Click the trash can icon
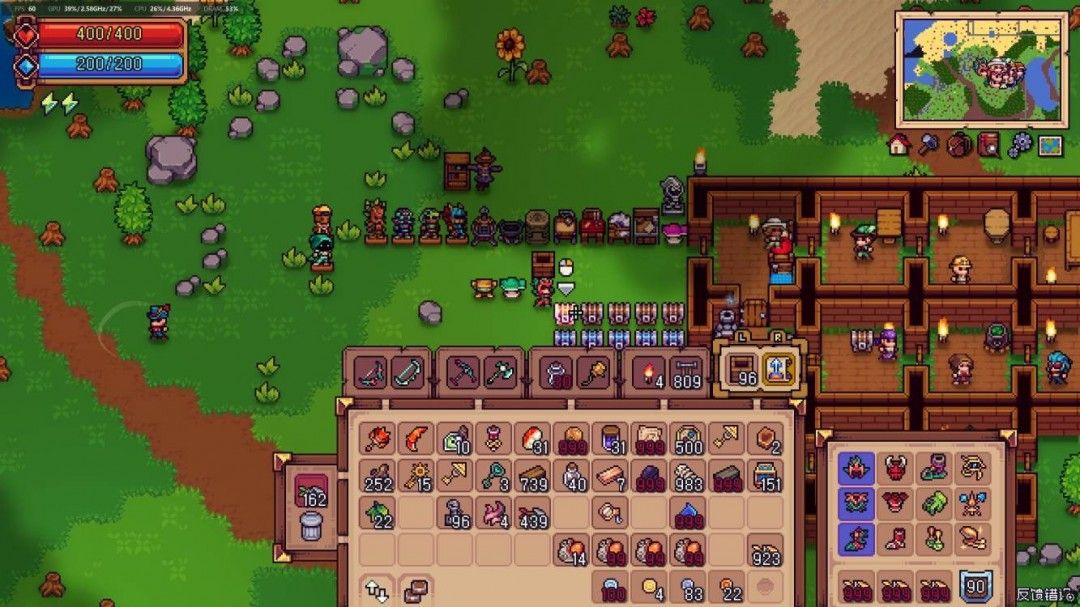The image size is (1080, 607). coord(311,525)
